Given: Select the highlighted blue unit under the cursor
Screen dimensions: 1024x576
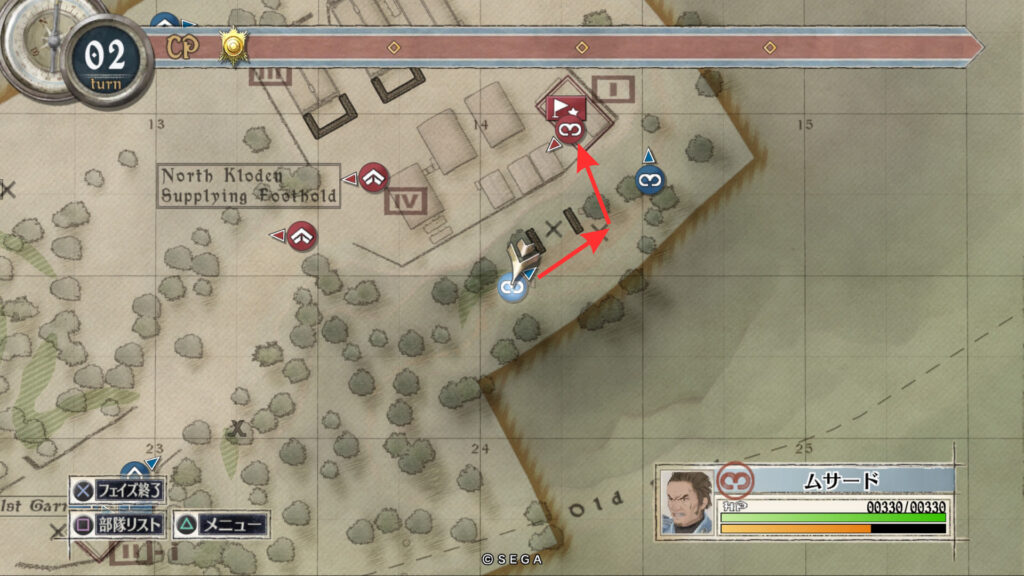Looking at the screenshot, I should (x=513, y=288).
